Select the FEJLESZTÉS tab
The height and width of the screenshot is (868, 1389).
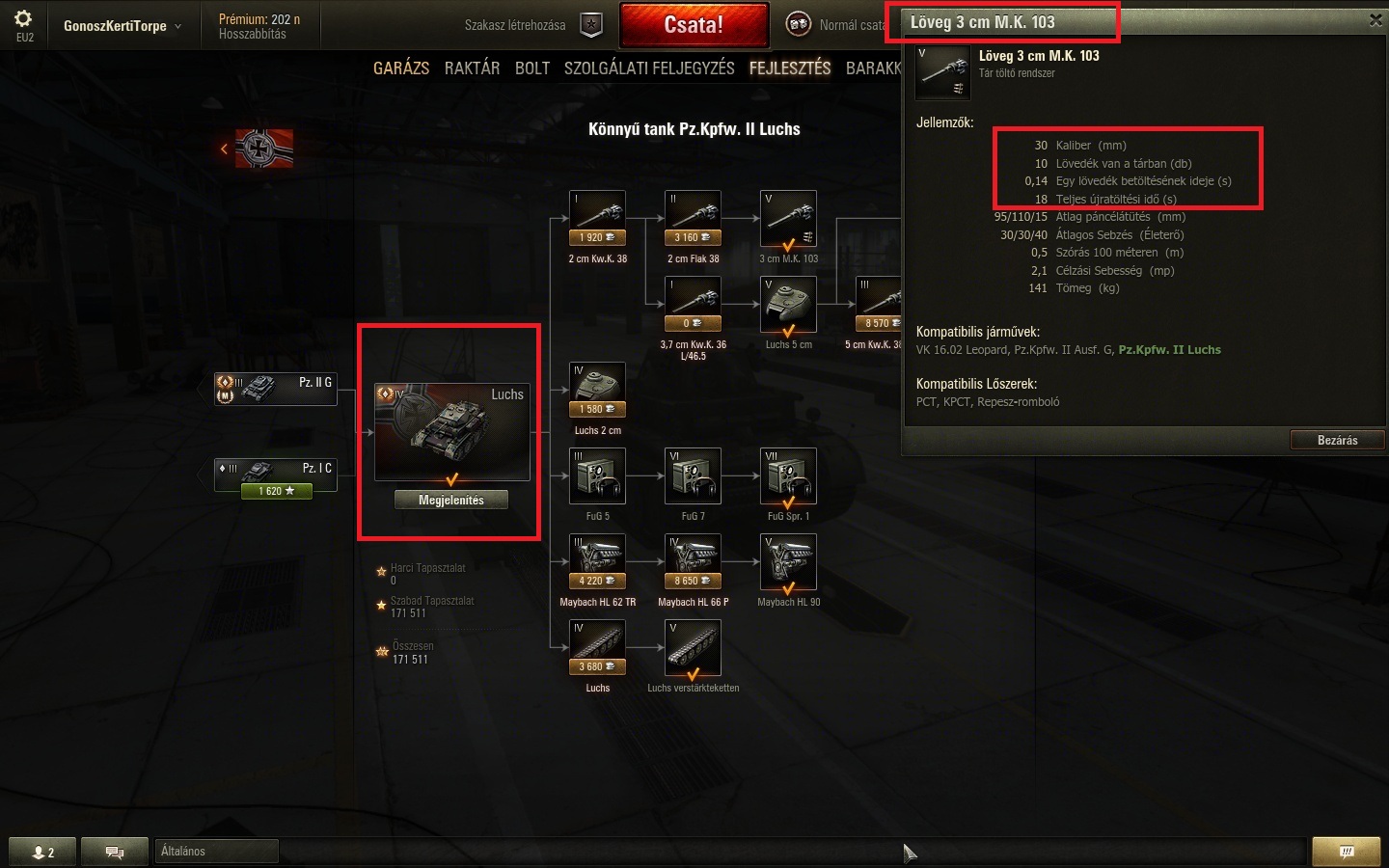click(789, 68)
